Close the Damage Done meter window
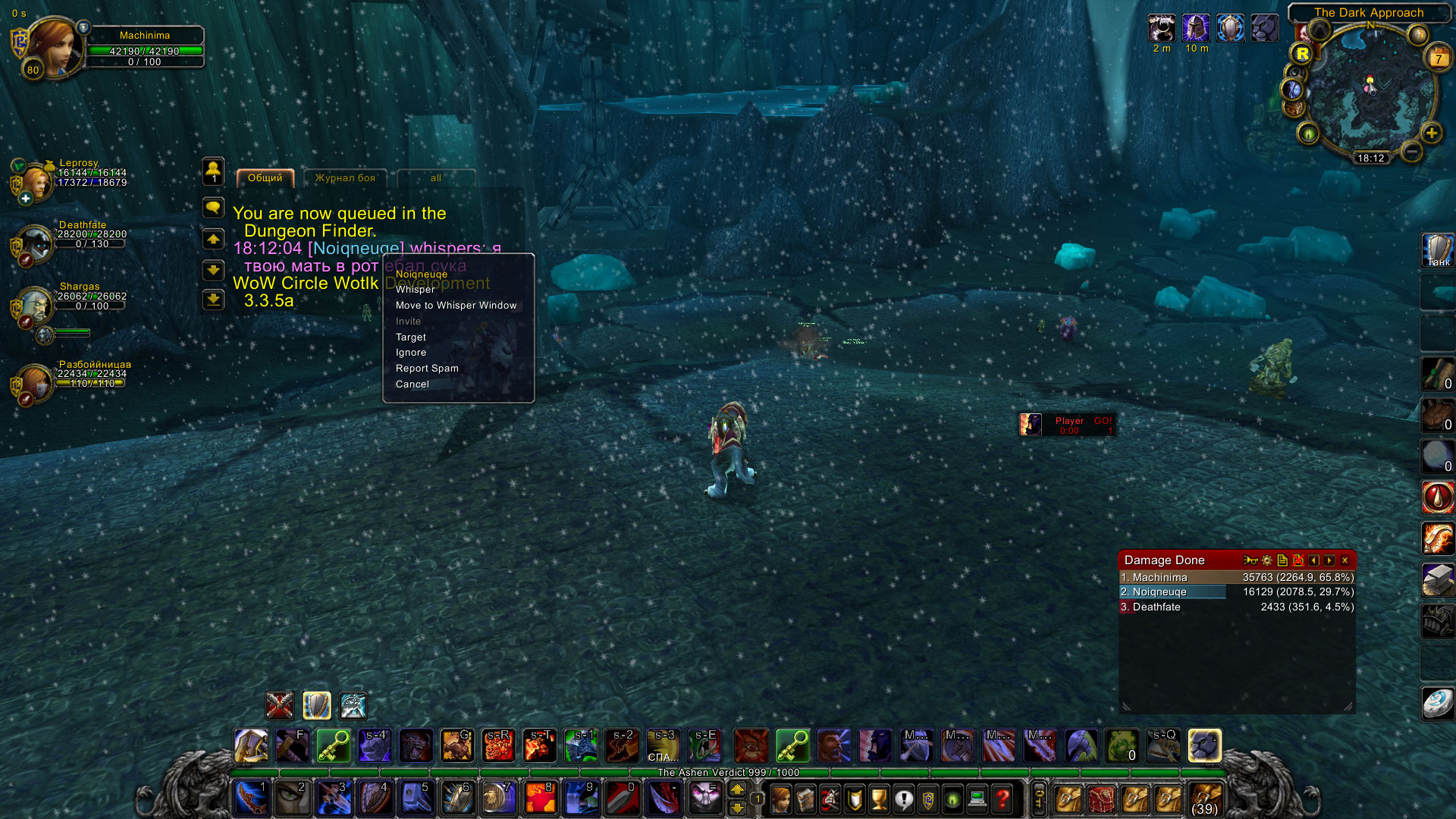 [x=1345, y=560]
